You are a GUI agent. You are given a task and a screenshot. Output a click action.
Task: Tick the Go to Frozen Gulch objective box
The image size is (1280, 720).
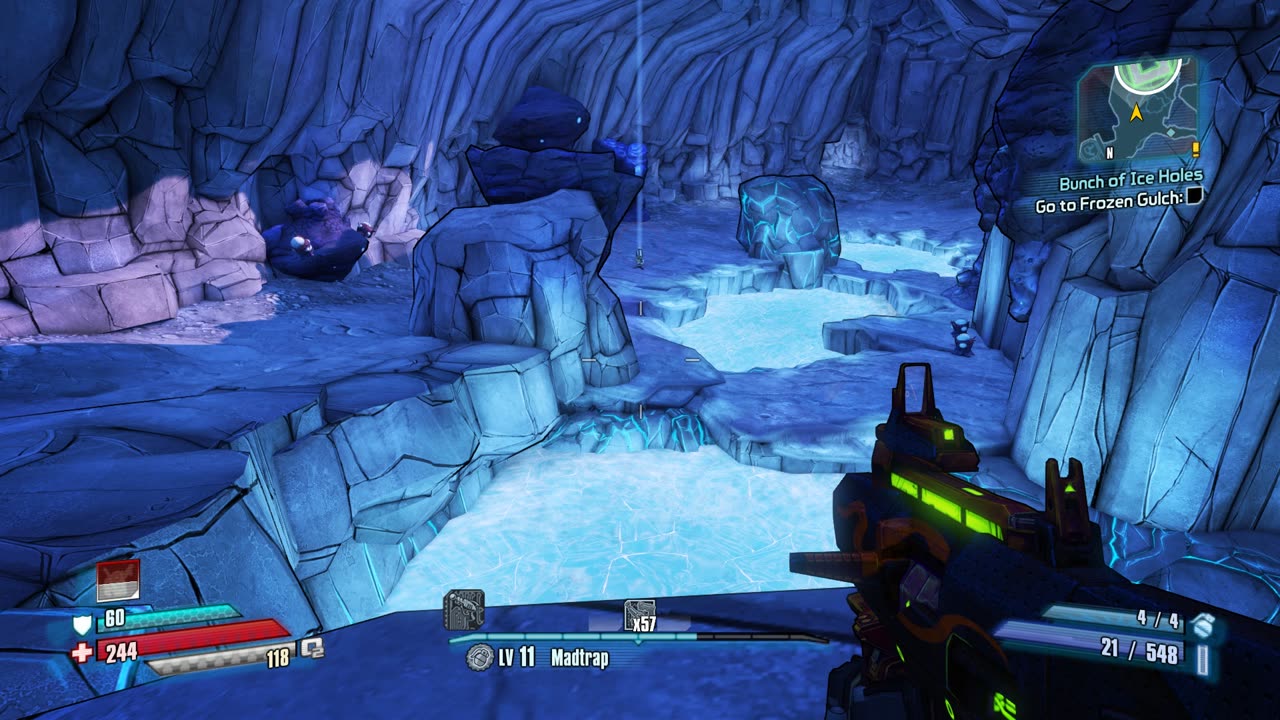pos(1193,198)
